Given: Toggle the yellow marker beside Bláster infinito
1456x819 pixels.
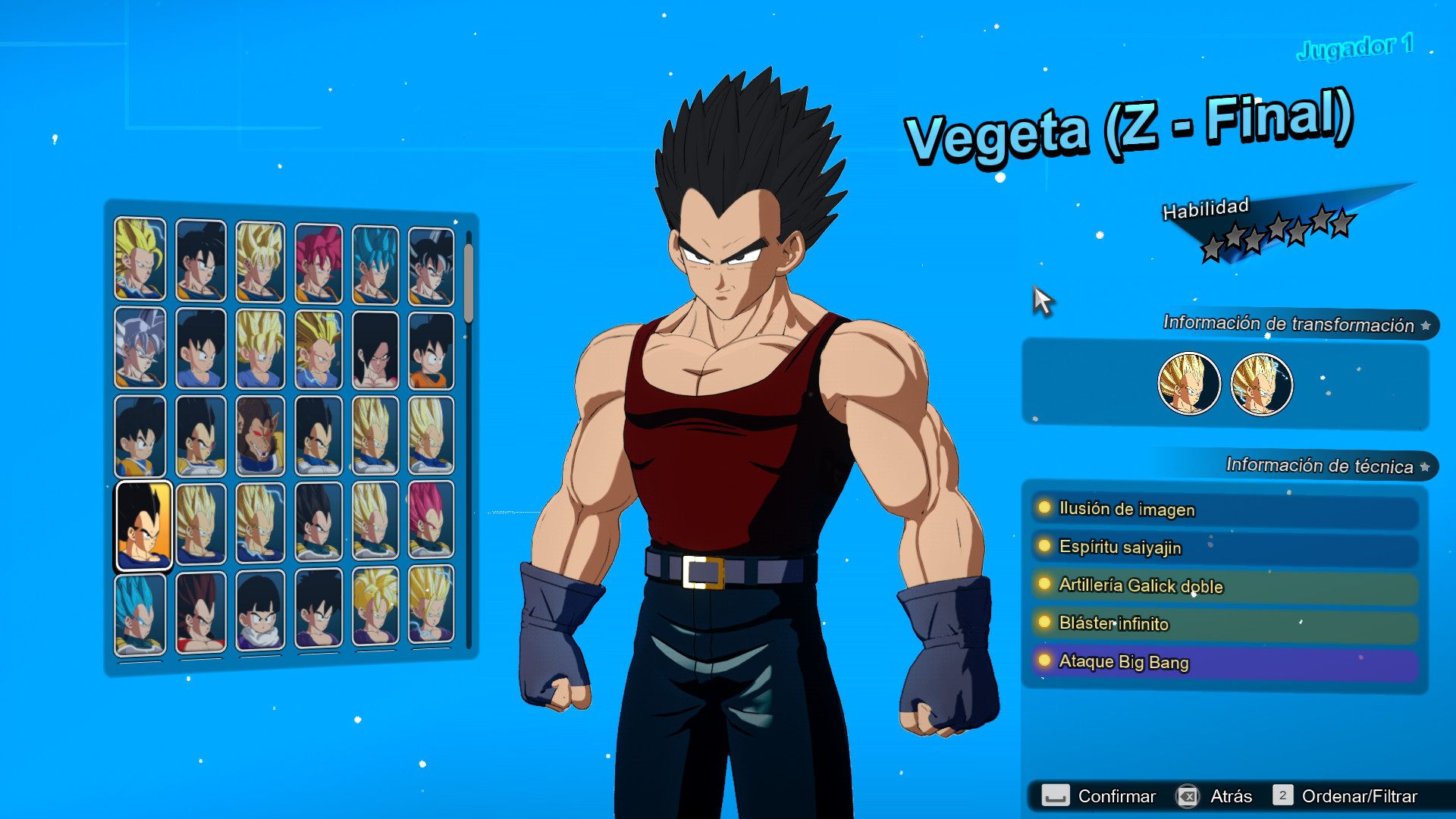Looking at the screenshot, I should [x=1043, y=624].
